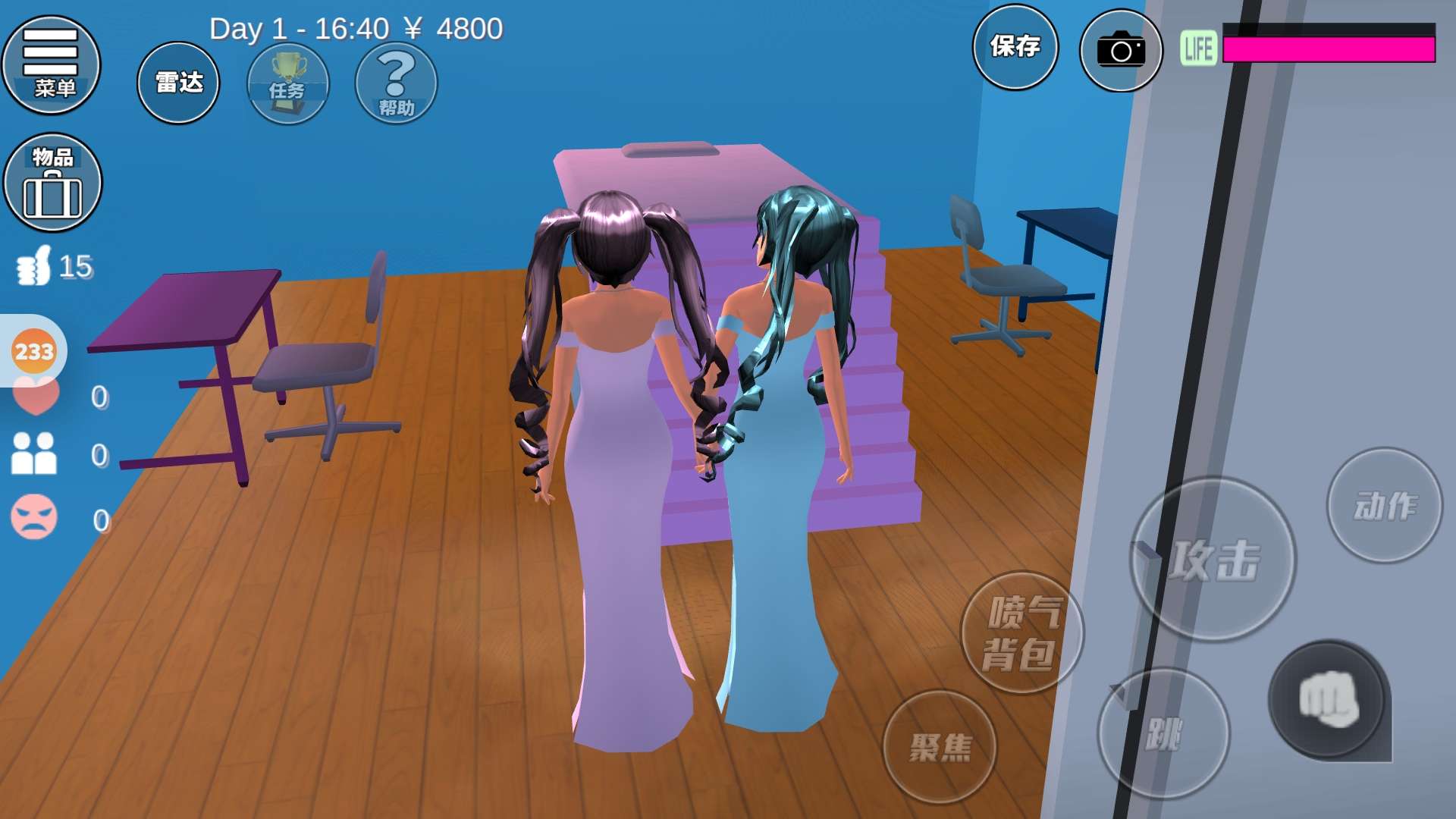
Task: Open the 菜单 main menu
Action: [52, 65]
